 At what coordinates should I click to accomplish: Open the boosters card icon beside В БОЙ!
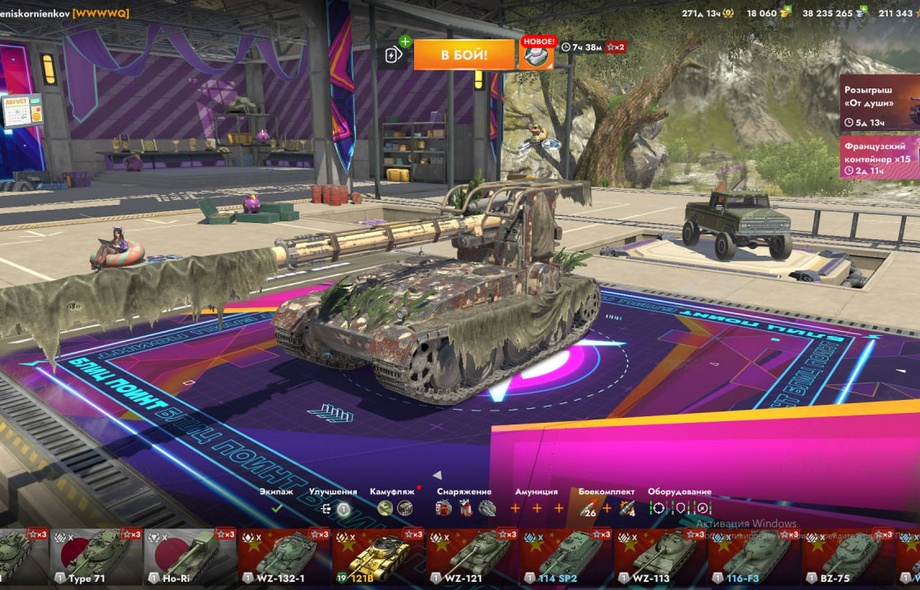pyautogui.click(x=395, y=56)
